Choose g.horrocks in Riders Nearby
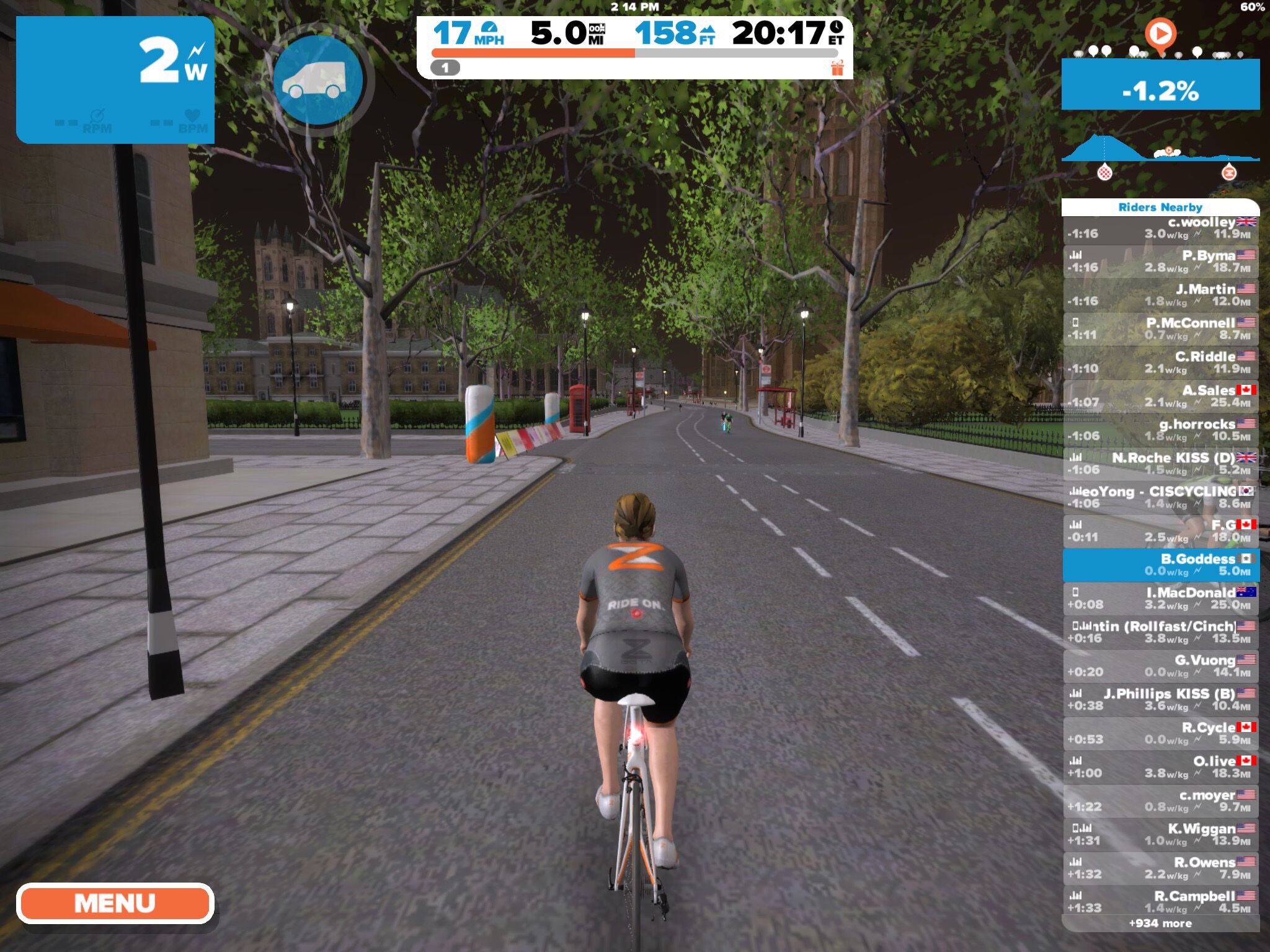 point(1160,430)
